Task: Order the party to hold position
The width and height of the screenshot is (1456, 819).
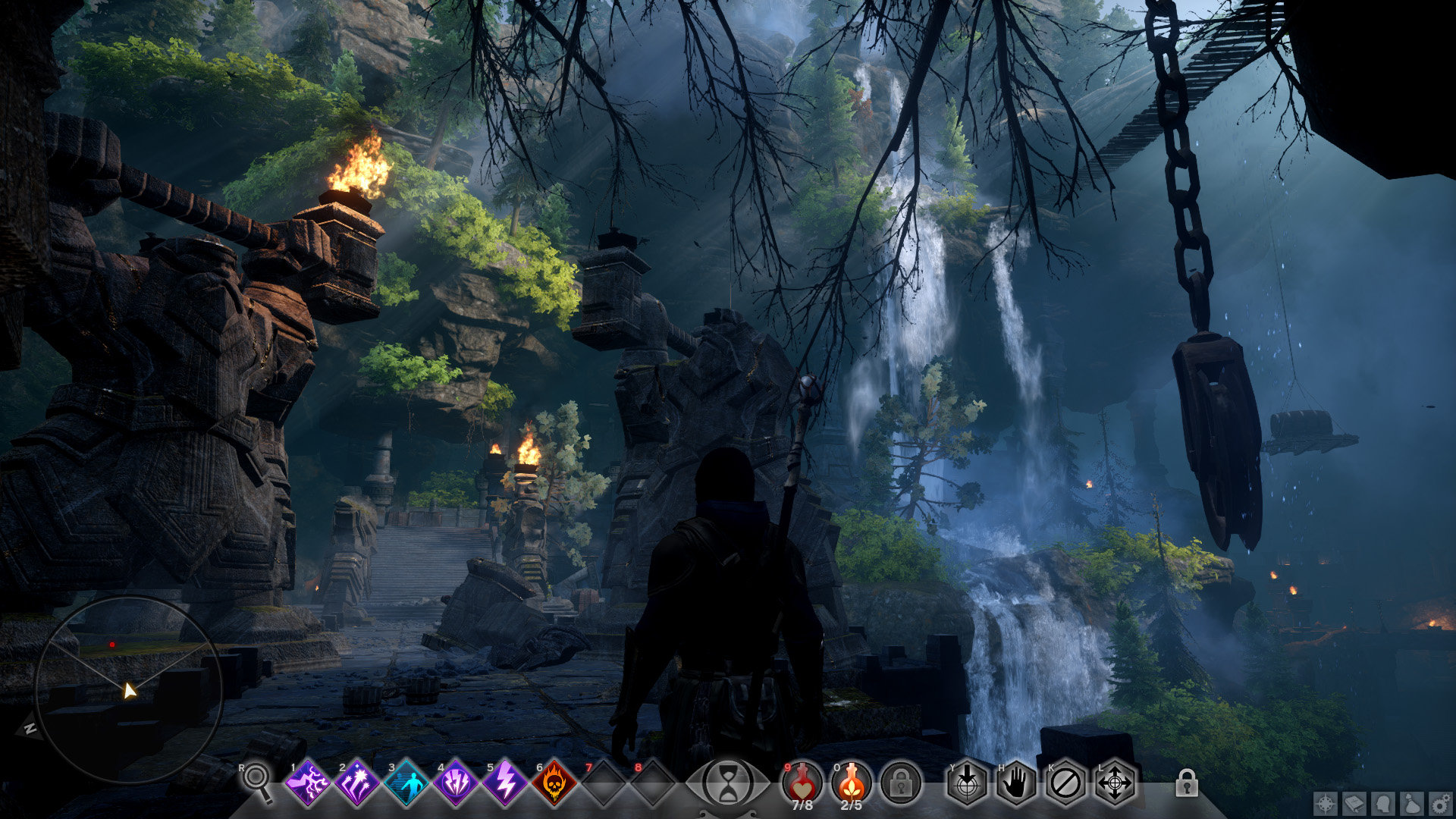Action: (1016, 783)
